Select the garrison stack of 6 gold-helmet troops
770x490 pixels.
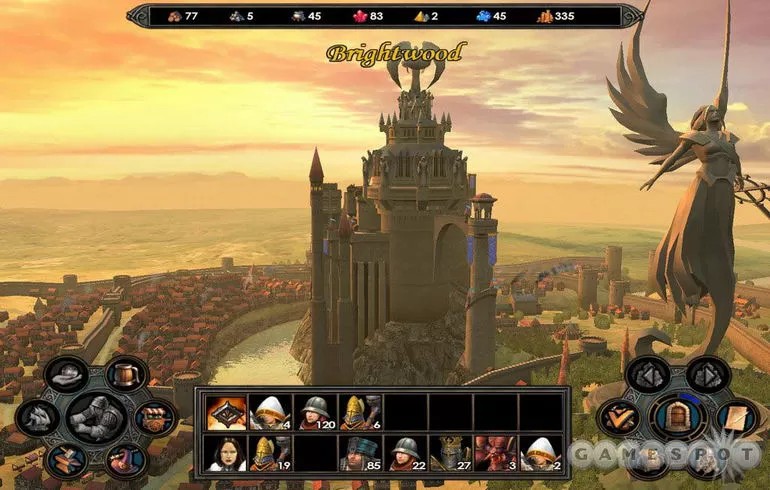click(x=361, y=411)
